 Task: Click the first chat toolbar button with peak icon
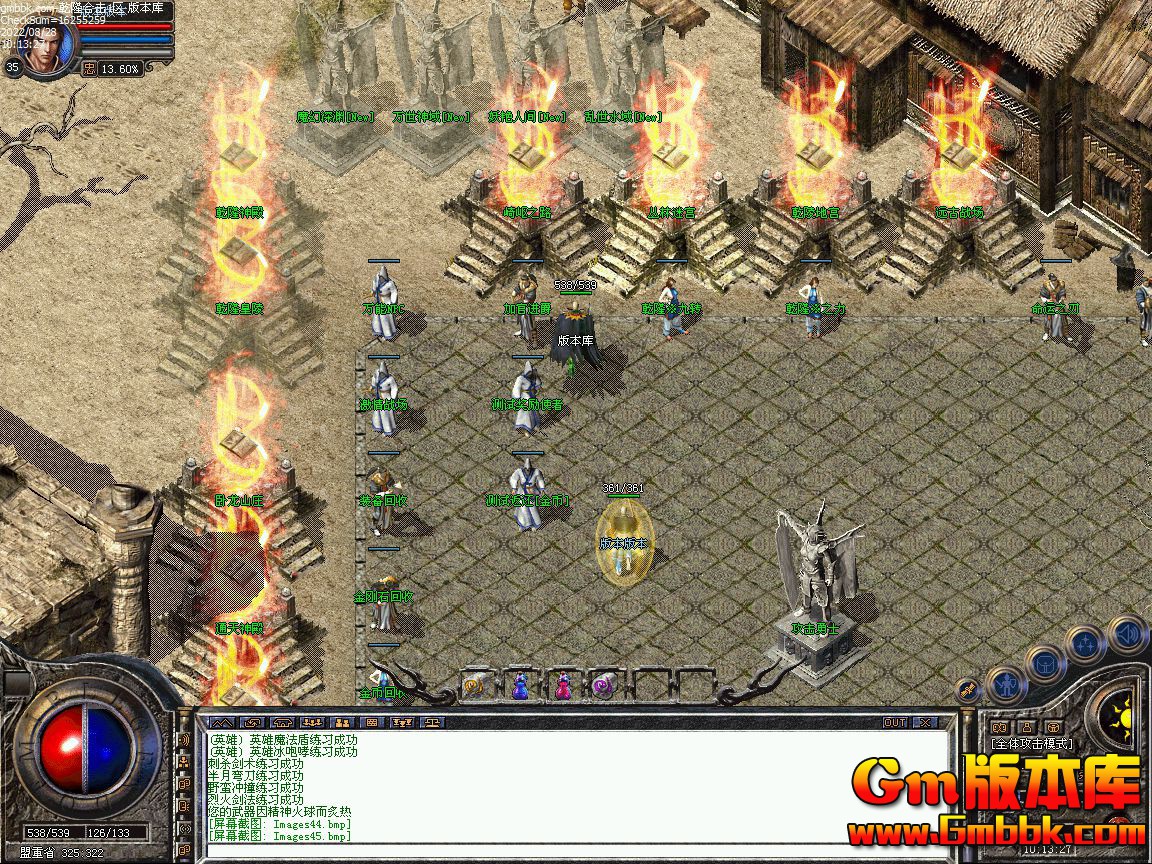(222, 722)
